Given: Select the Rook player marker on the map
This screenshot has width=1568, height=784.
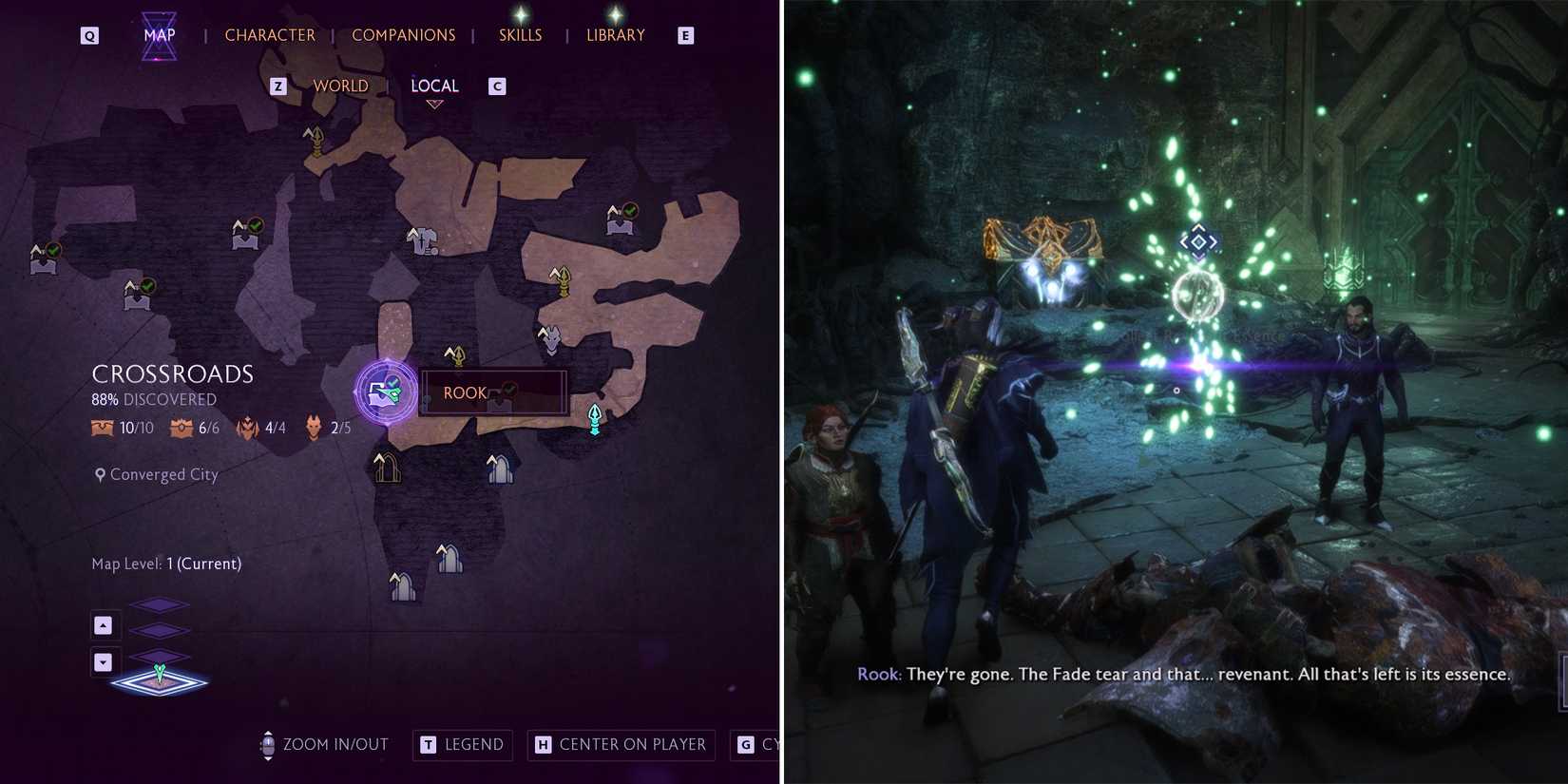Looking at the screenshot, I should 383,392.
